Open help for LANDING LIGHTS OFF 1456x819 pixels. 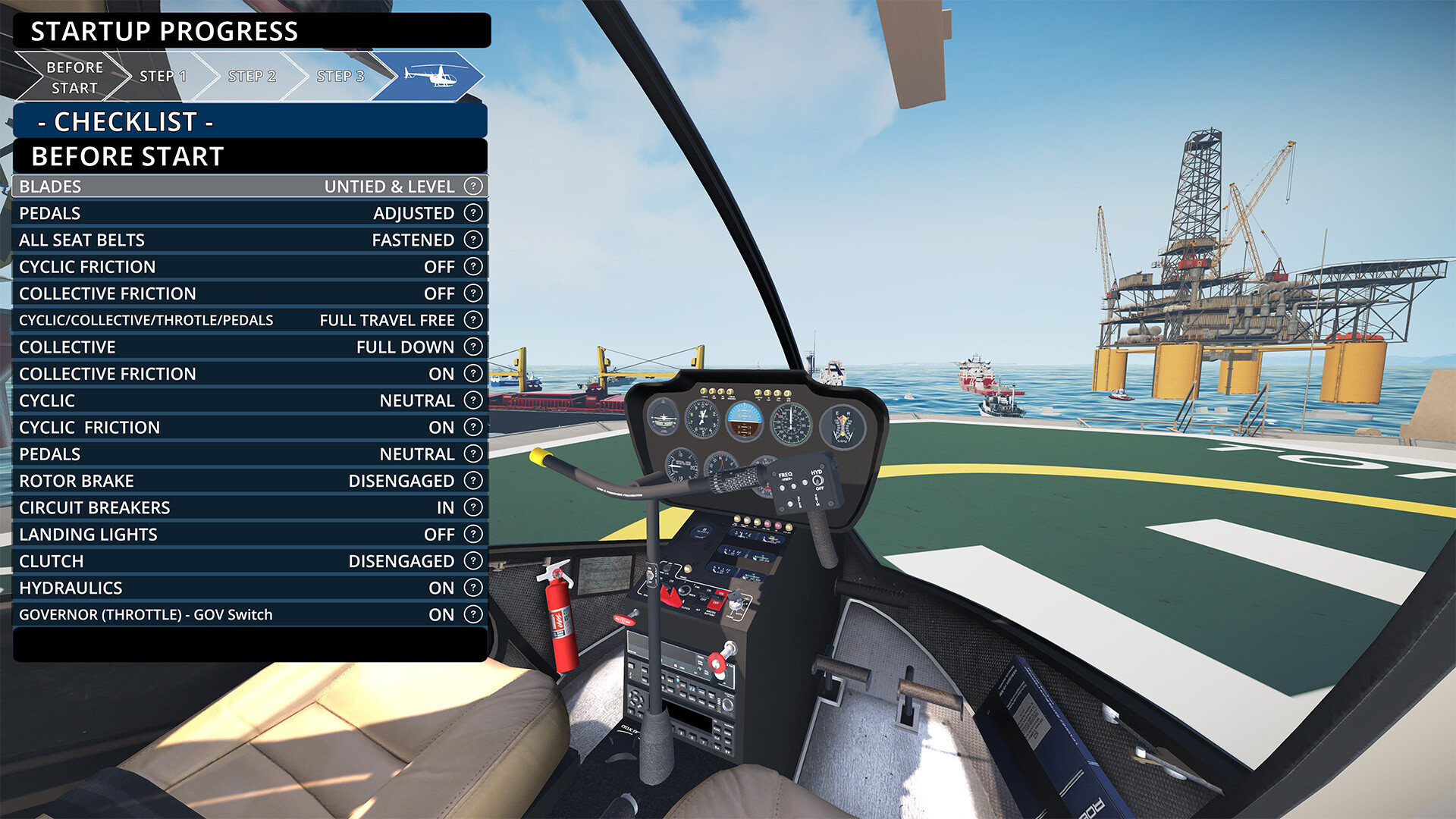(472, 534)
